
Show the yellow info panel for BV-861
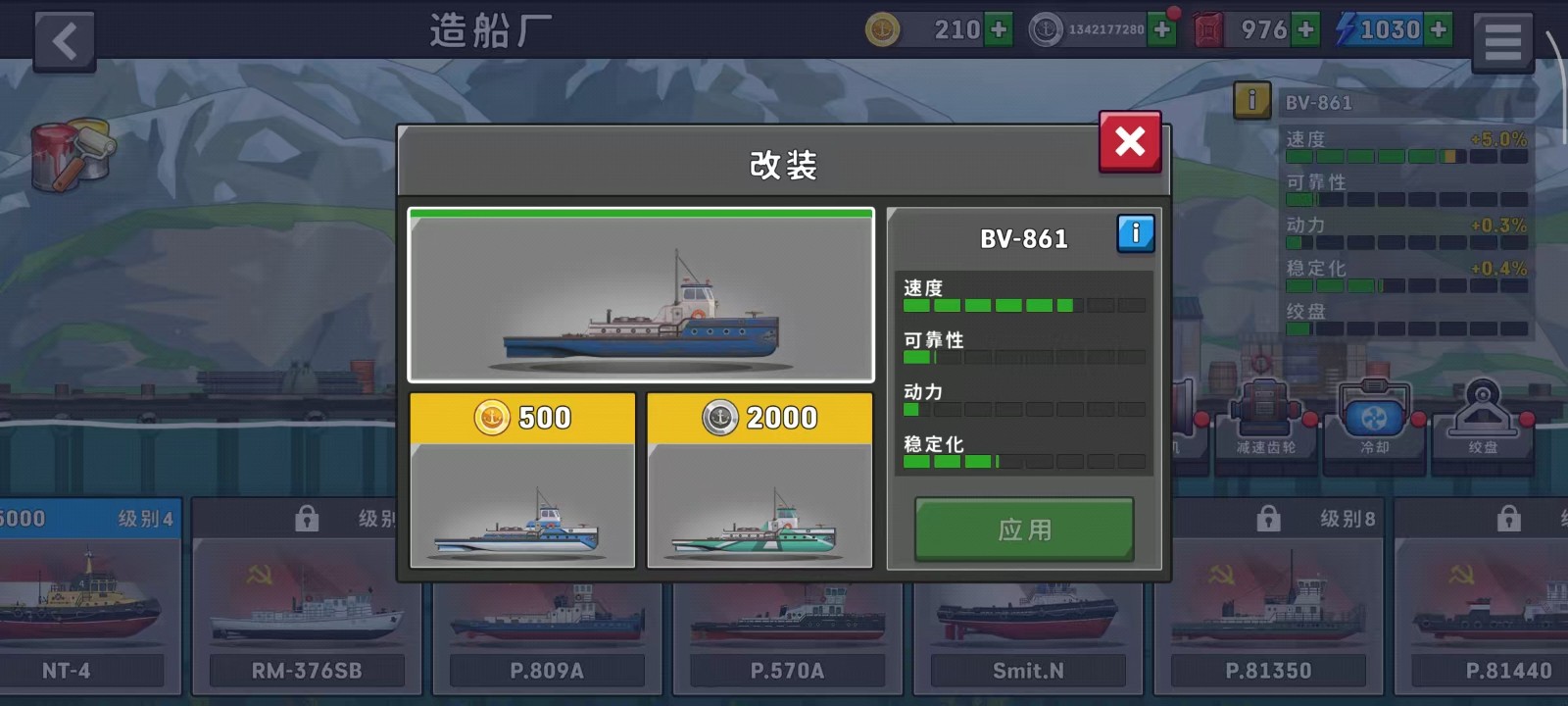(1251, 100)
